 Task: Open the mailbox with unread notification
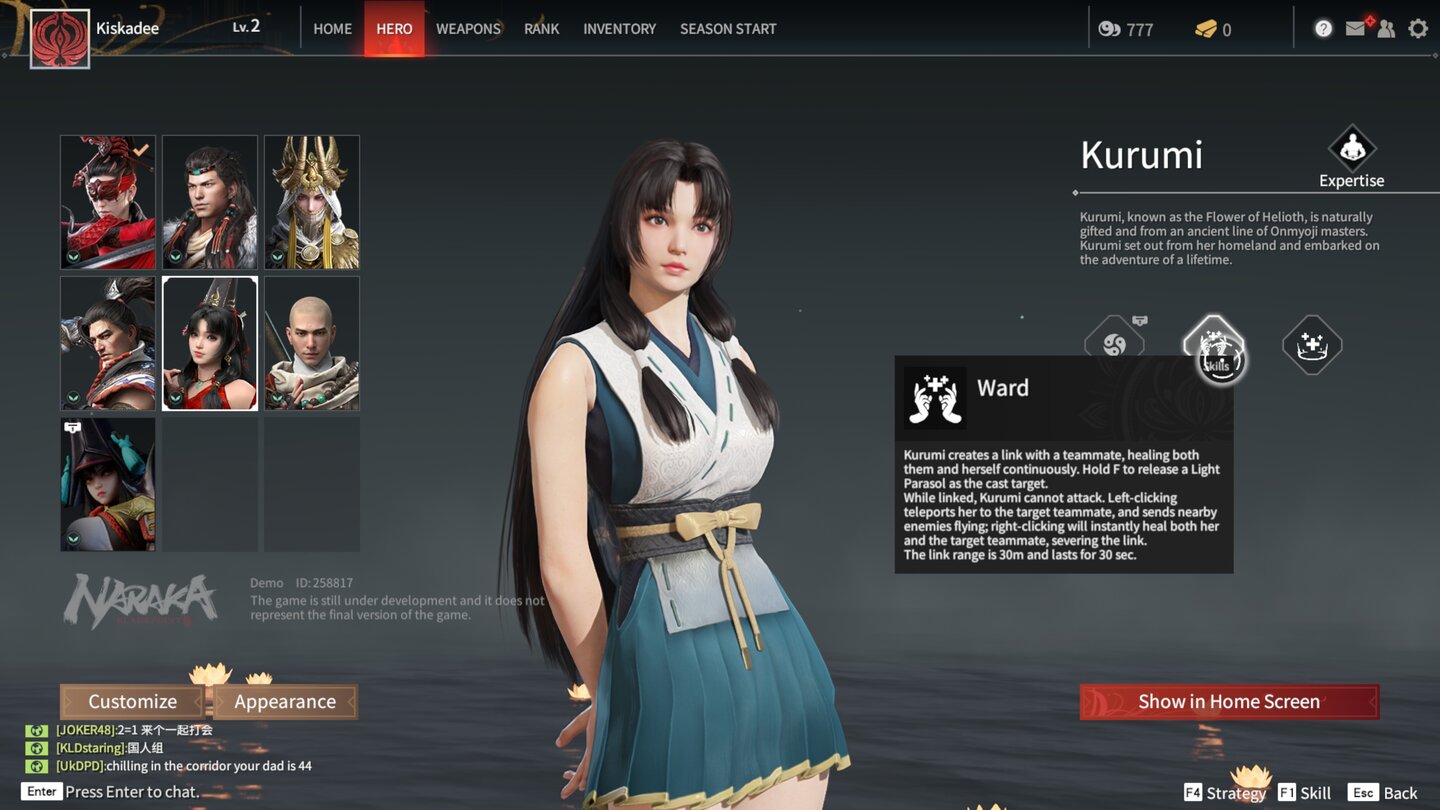(1355, 28)
